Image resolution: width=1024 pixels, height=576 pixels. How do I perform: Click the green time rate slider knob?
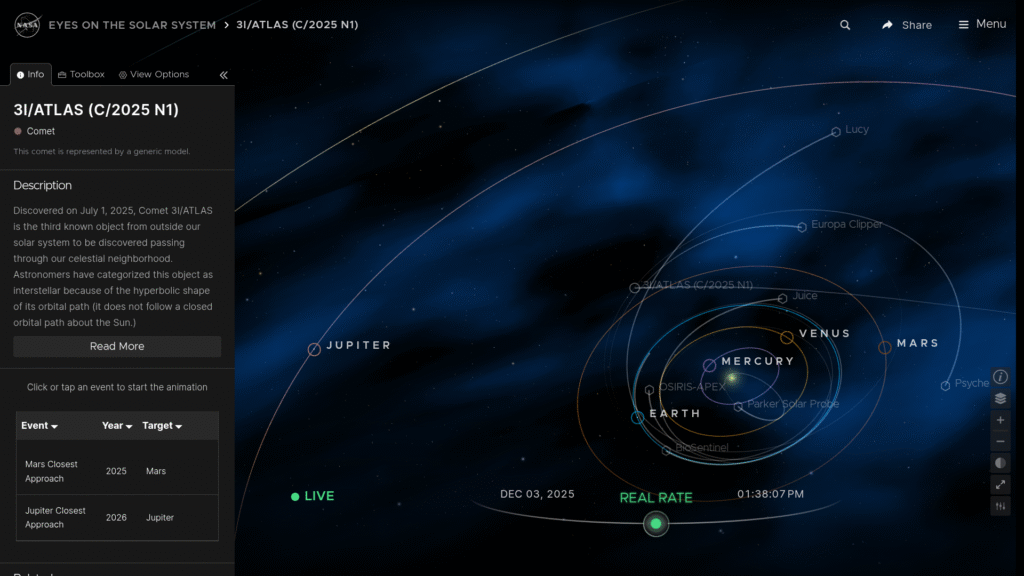tap(656, 523)
